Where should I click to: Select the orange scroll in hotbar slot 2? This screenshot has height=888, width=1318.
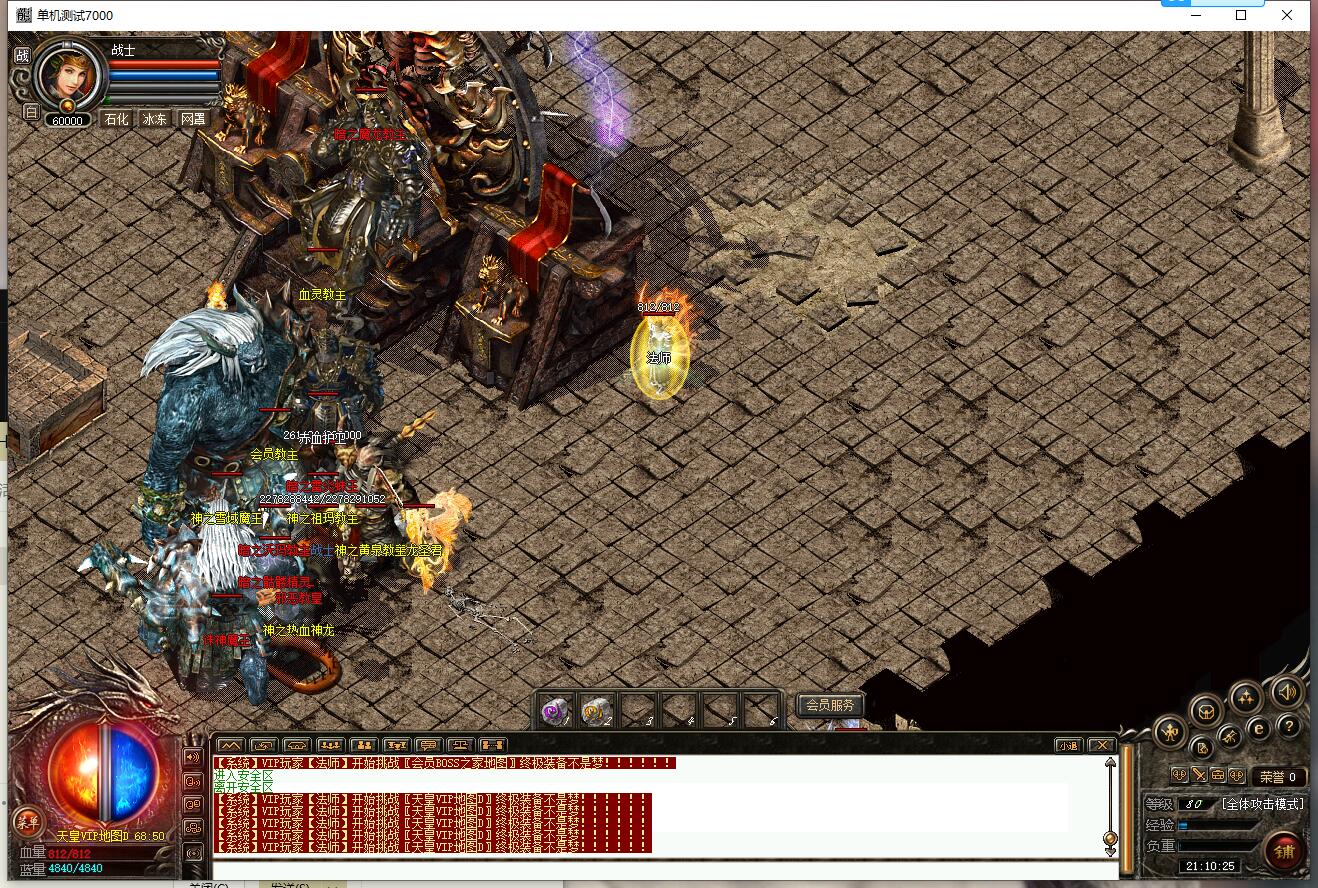pos(596,709)
